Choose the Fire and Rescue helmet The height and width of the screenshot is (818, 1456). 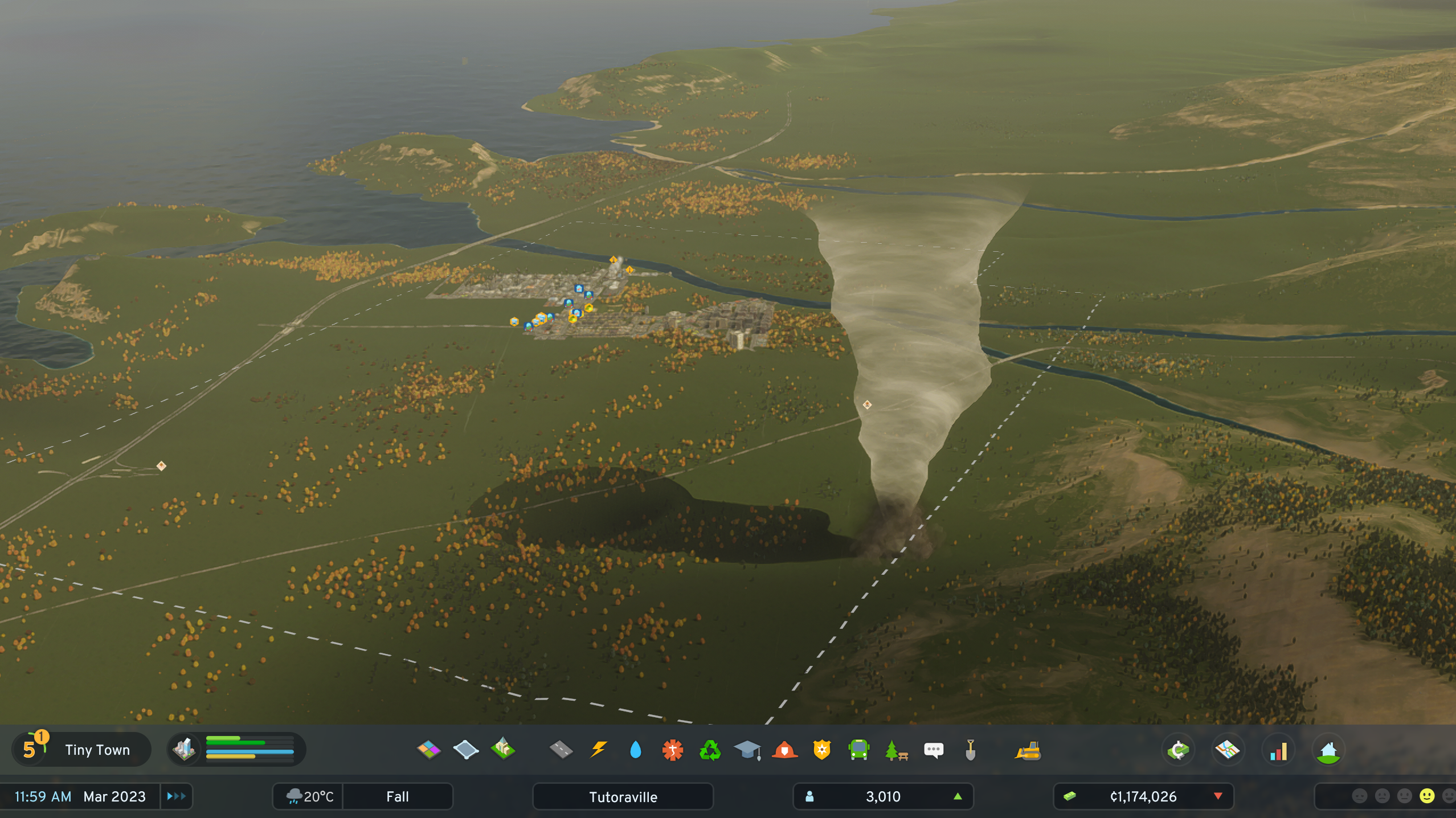click(784, 750)
